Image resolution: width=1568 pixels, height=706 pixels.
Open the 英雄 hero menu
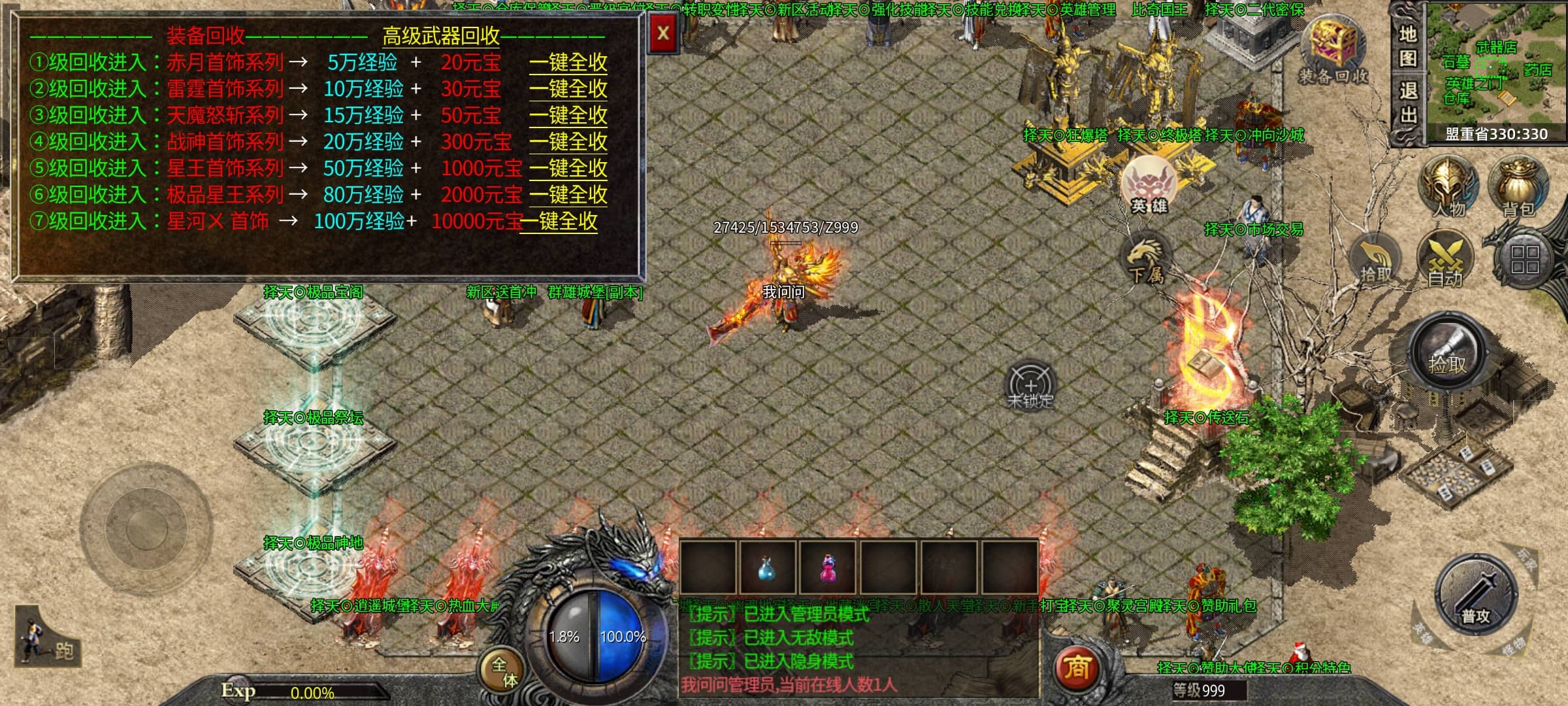[1149, 186]
